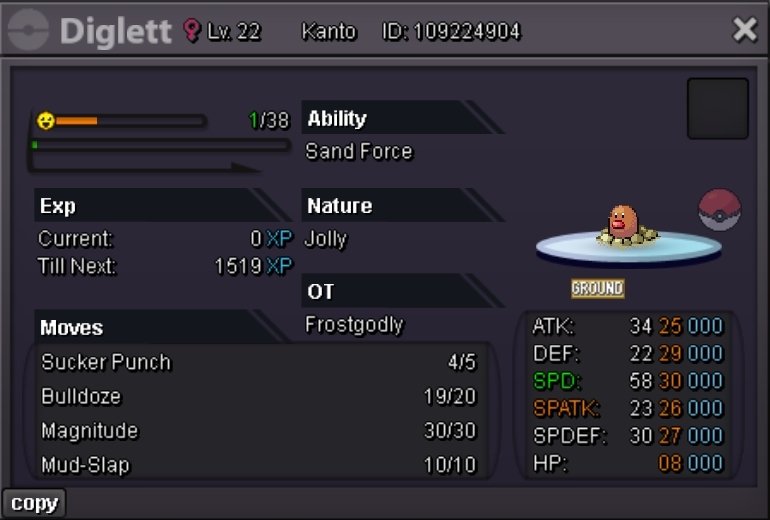Click the copy button

(x=34, y=503)
